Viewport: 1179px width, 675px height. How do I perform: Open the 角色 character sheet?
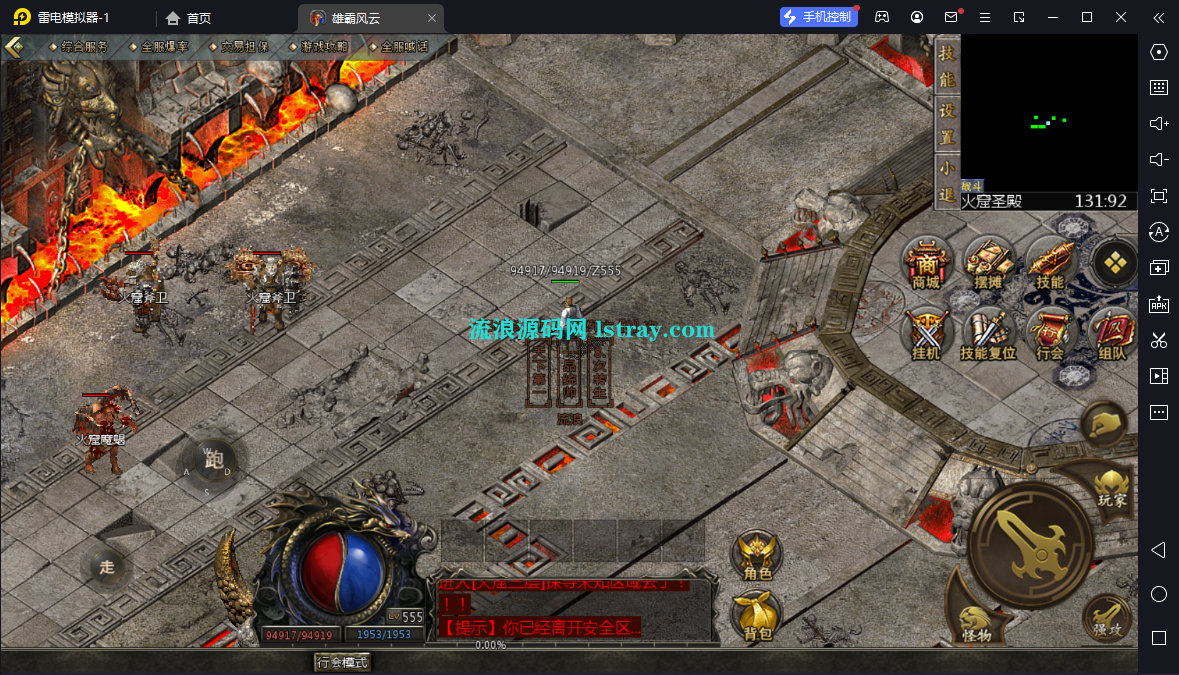[x=756, y=555]
